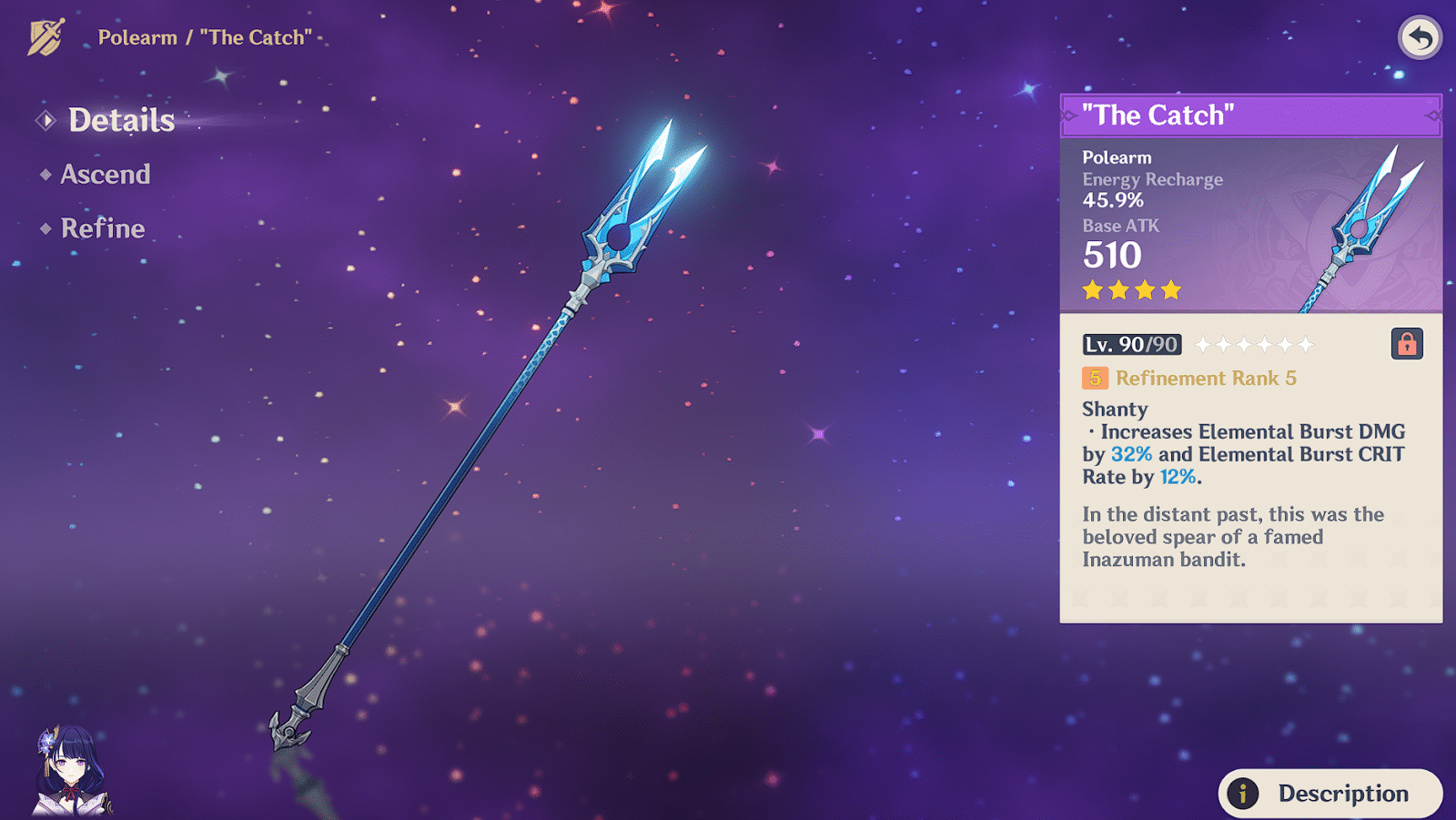Select the Refine tab
Viewport: 1456px width, 820px height.
point(102,228)
